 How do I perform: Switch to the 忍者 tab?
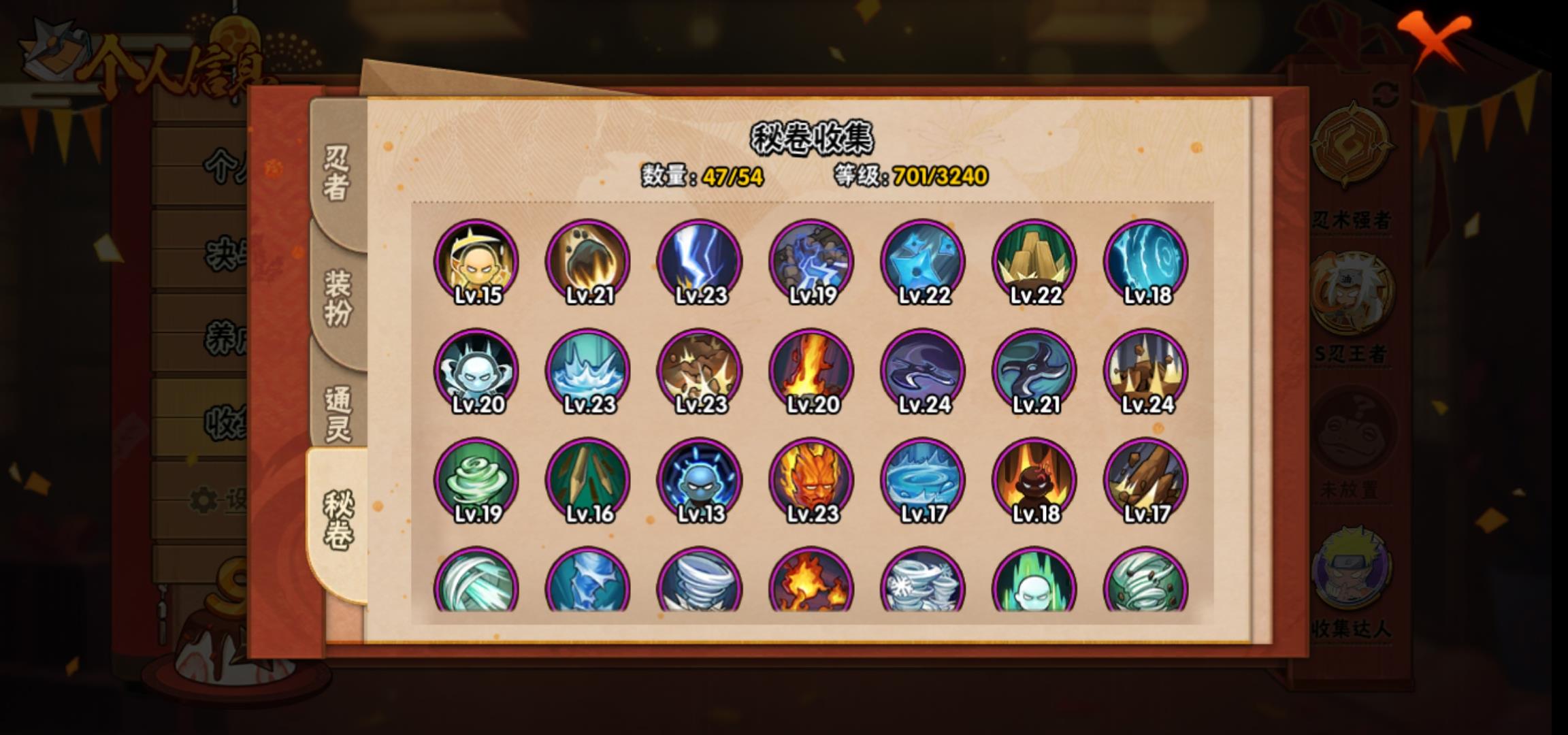337,174
